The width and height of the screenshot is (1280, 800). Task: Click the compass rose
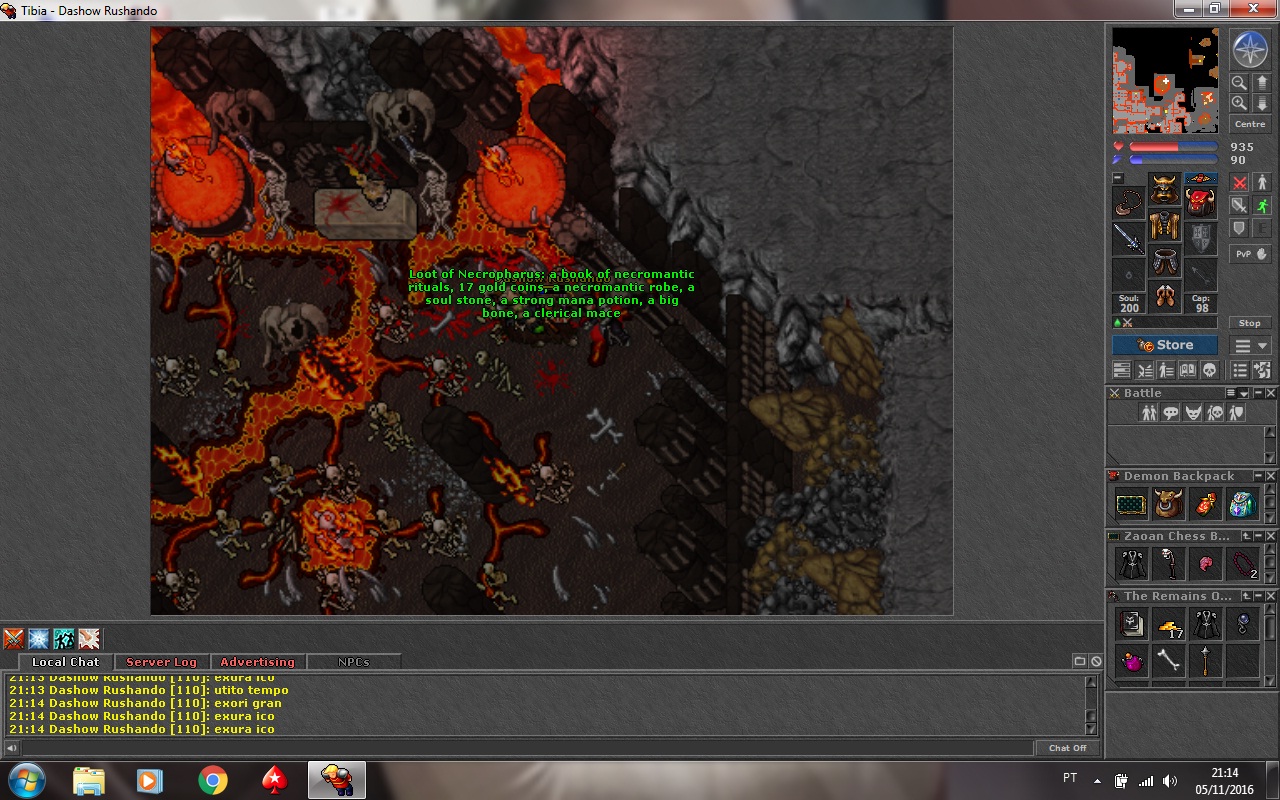1249,49
